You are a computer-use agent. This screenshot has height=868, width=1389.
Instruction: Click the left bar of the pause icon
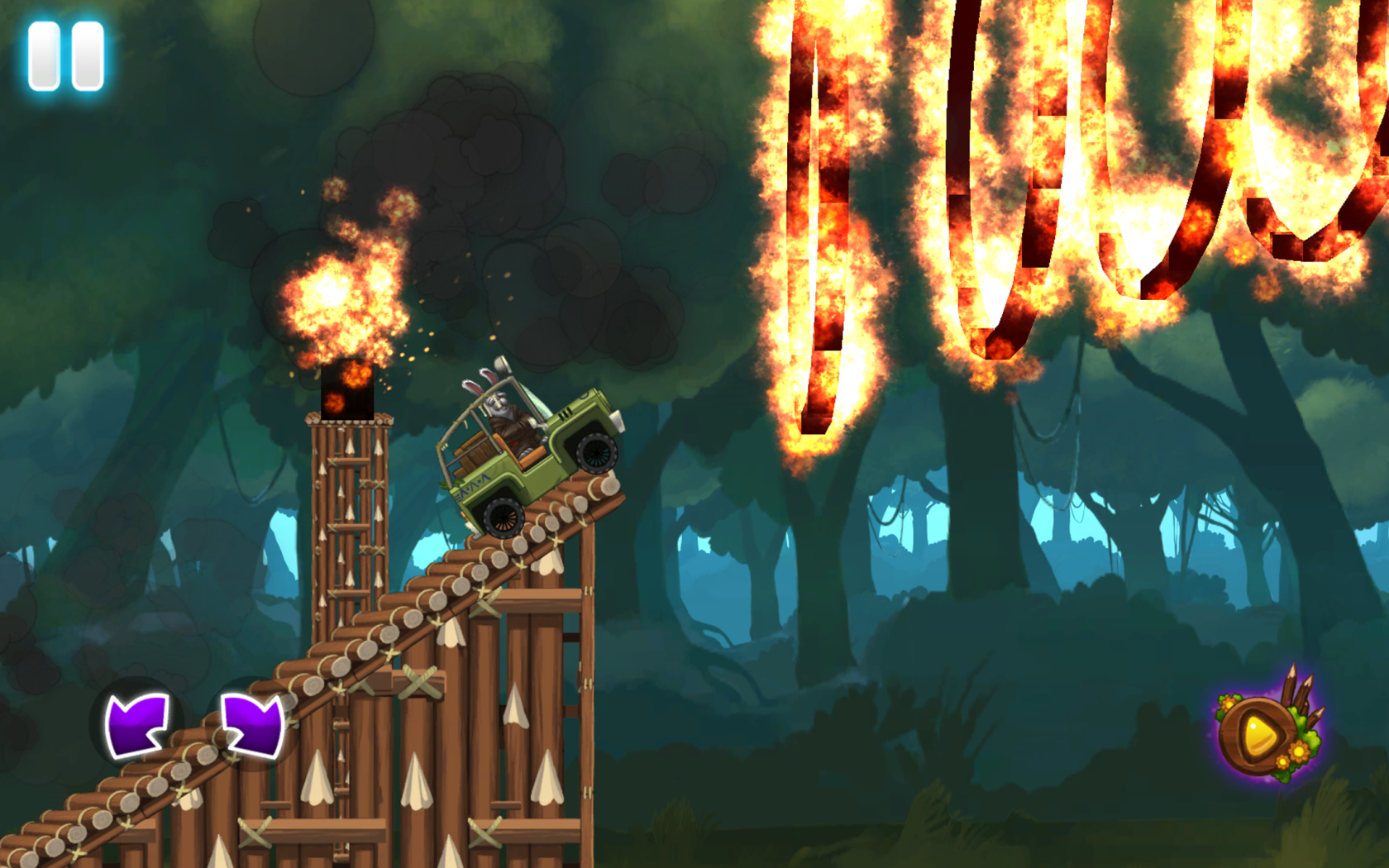click(x=45, y=55)
